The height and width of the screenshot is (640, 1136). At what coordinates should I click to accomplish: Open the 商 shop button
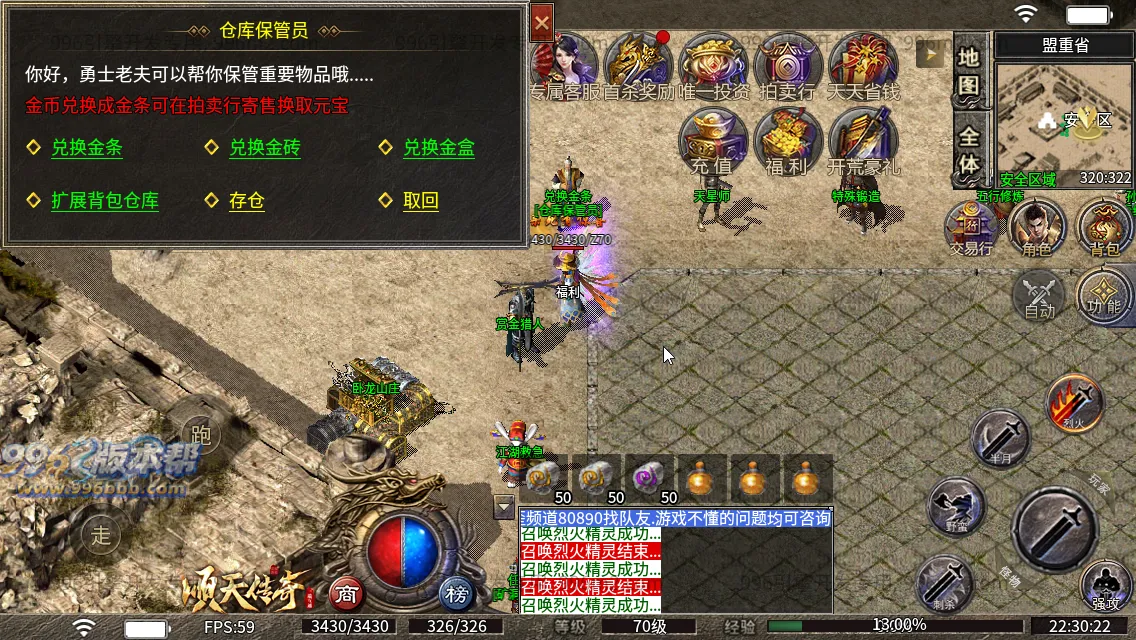pyautogui.click(x=346, y=594)
